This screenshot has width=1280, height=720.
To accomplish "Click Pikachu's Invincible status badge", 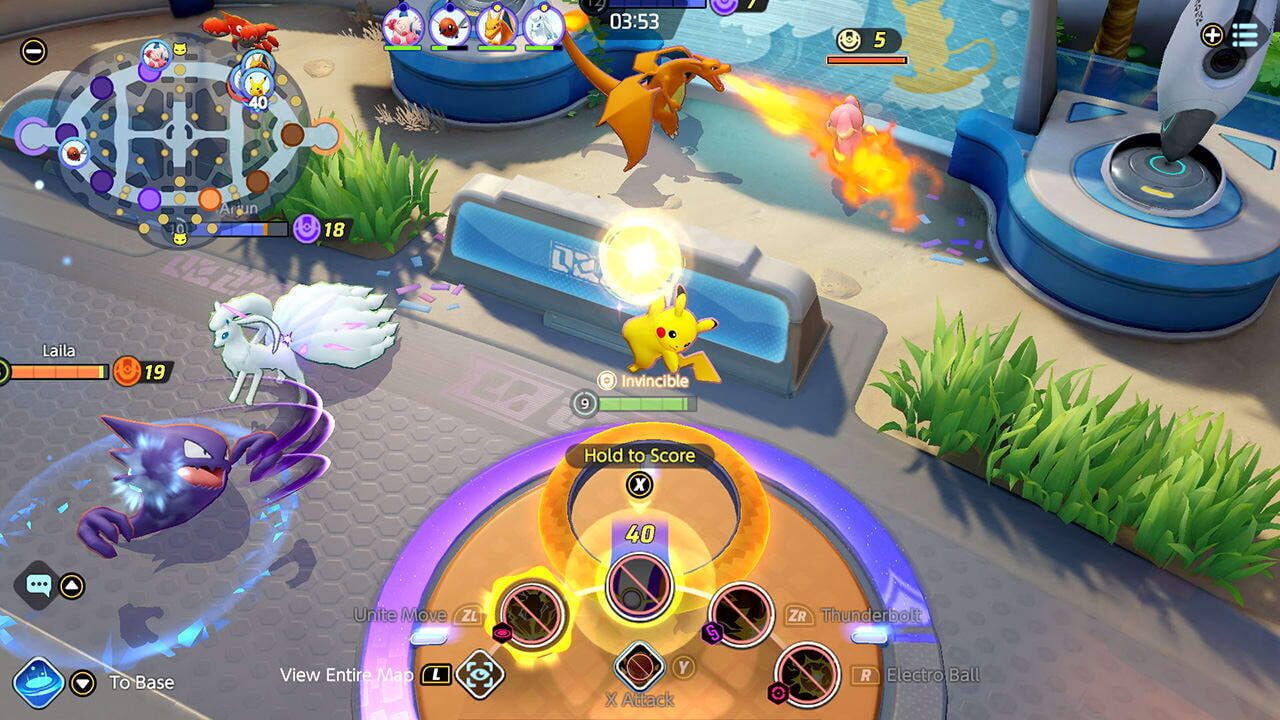I will click(x=640, y=380).
